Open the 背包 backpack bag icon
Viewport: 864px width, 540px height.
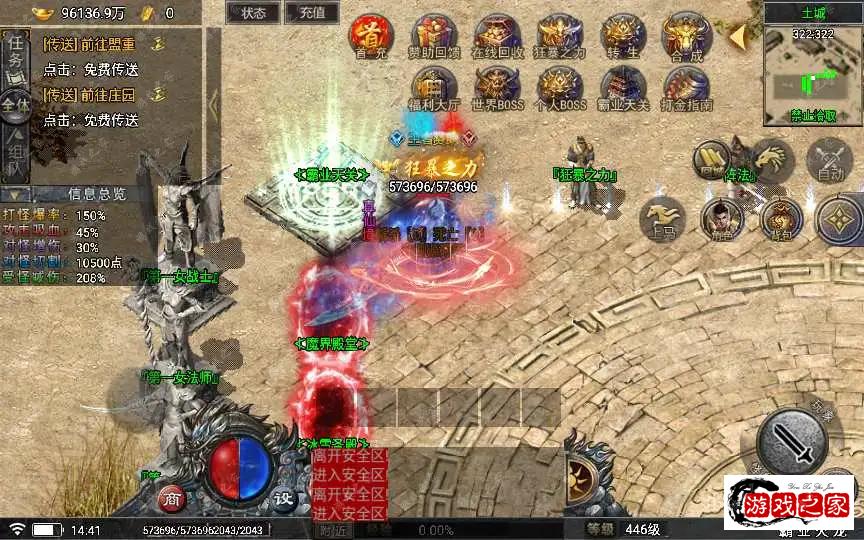tap(780, 220)
